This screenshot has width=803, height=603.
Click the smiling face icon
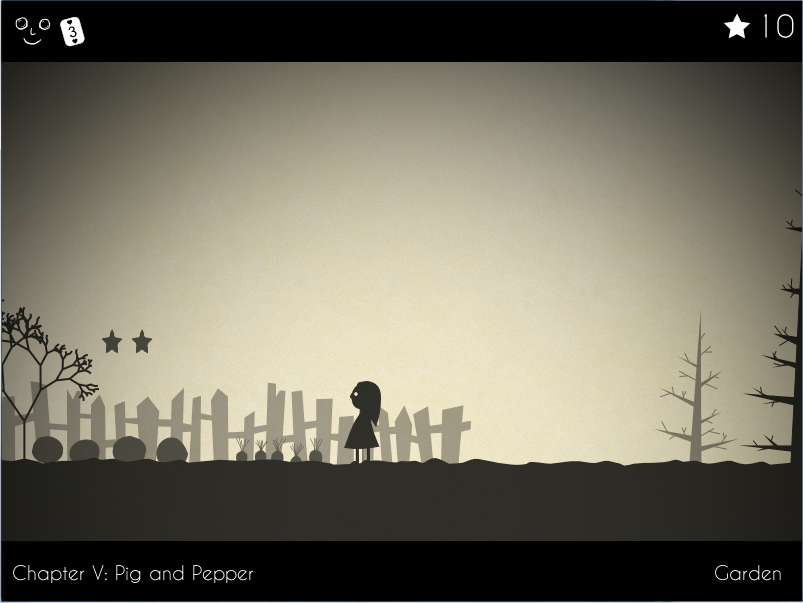(32, 31)
